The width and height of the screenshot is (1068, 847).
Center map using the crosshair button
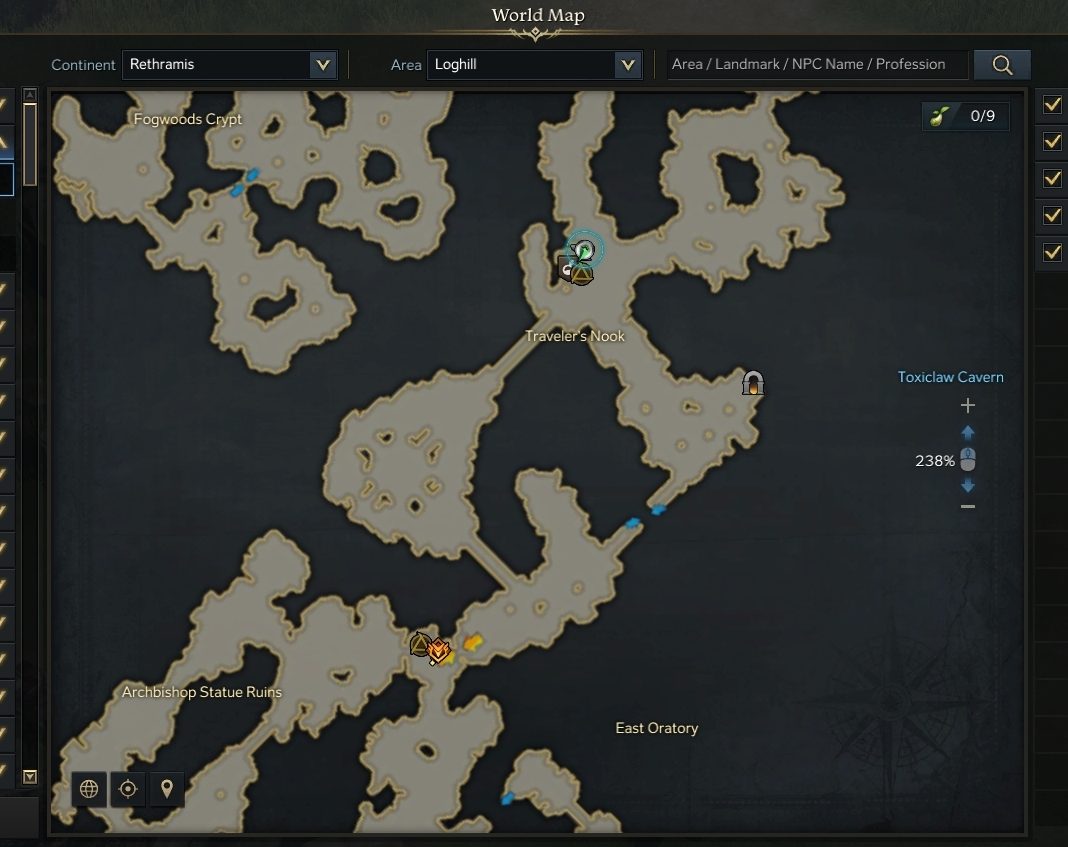128,789
